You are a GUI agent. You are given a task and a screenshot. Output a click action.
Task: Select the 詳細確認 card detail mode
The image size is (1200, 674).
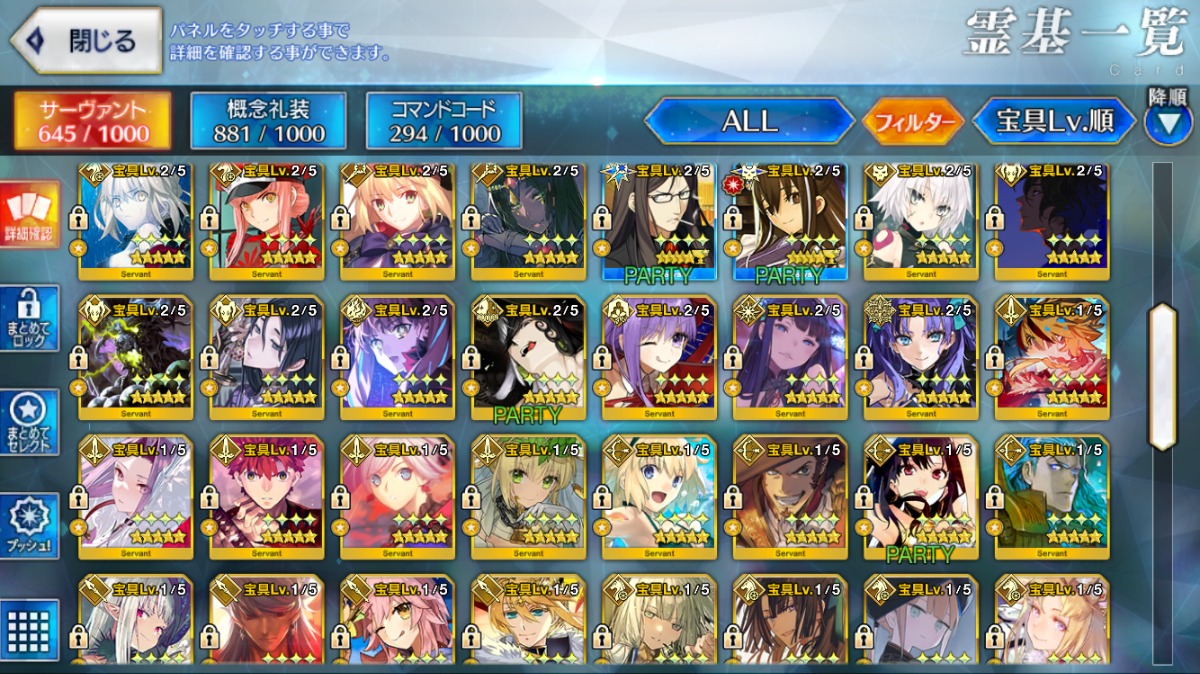click(x=30, y=215)
